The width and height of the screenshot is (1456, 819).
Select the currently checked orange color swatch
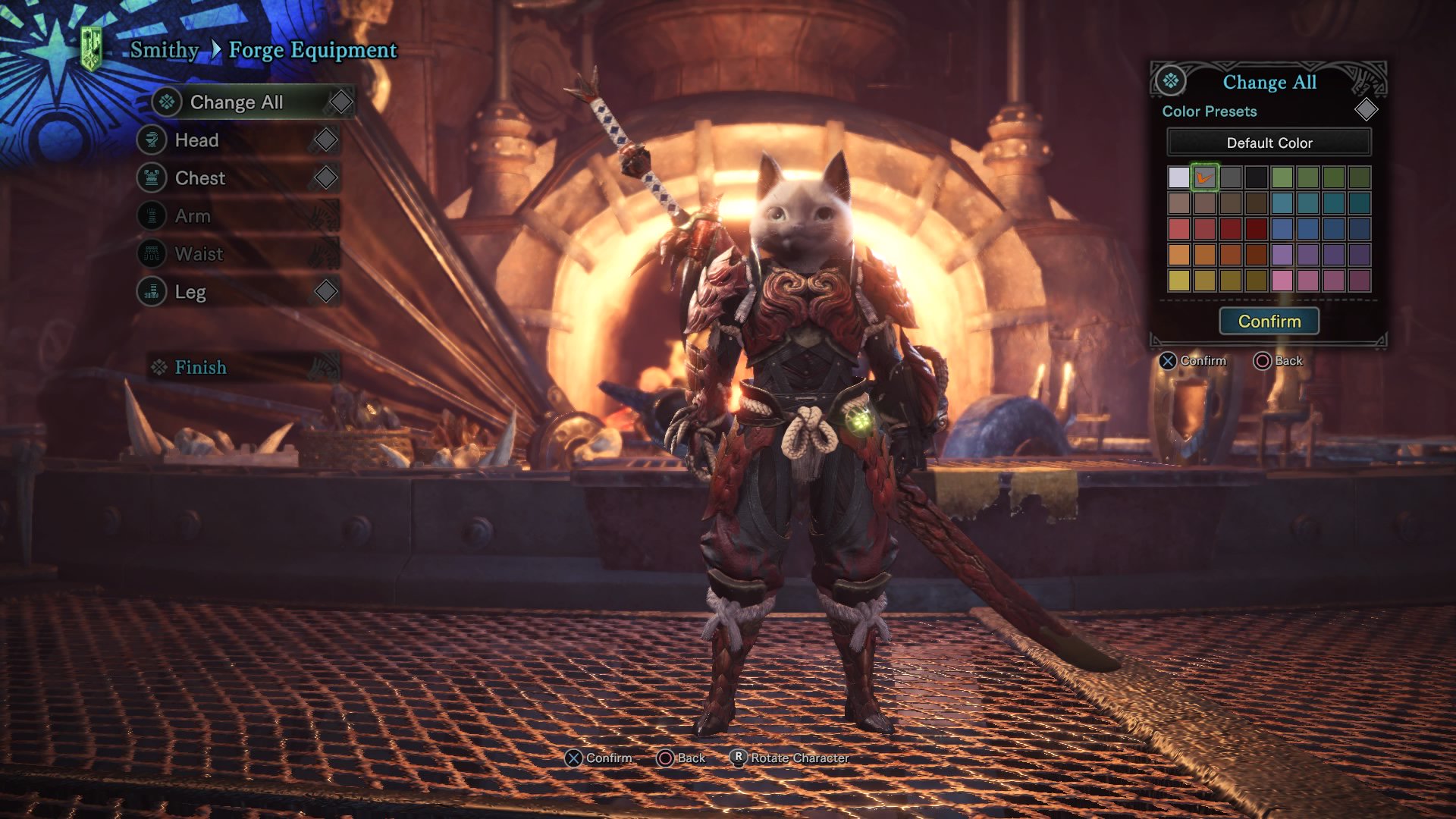tap(1206, 177)
